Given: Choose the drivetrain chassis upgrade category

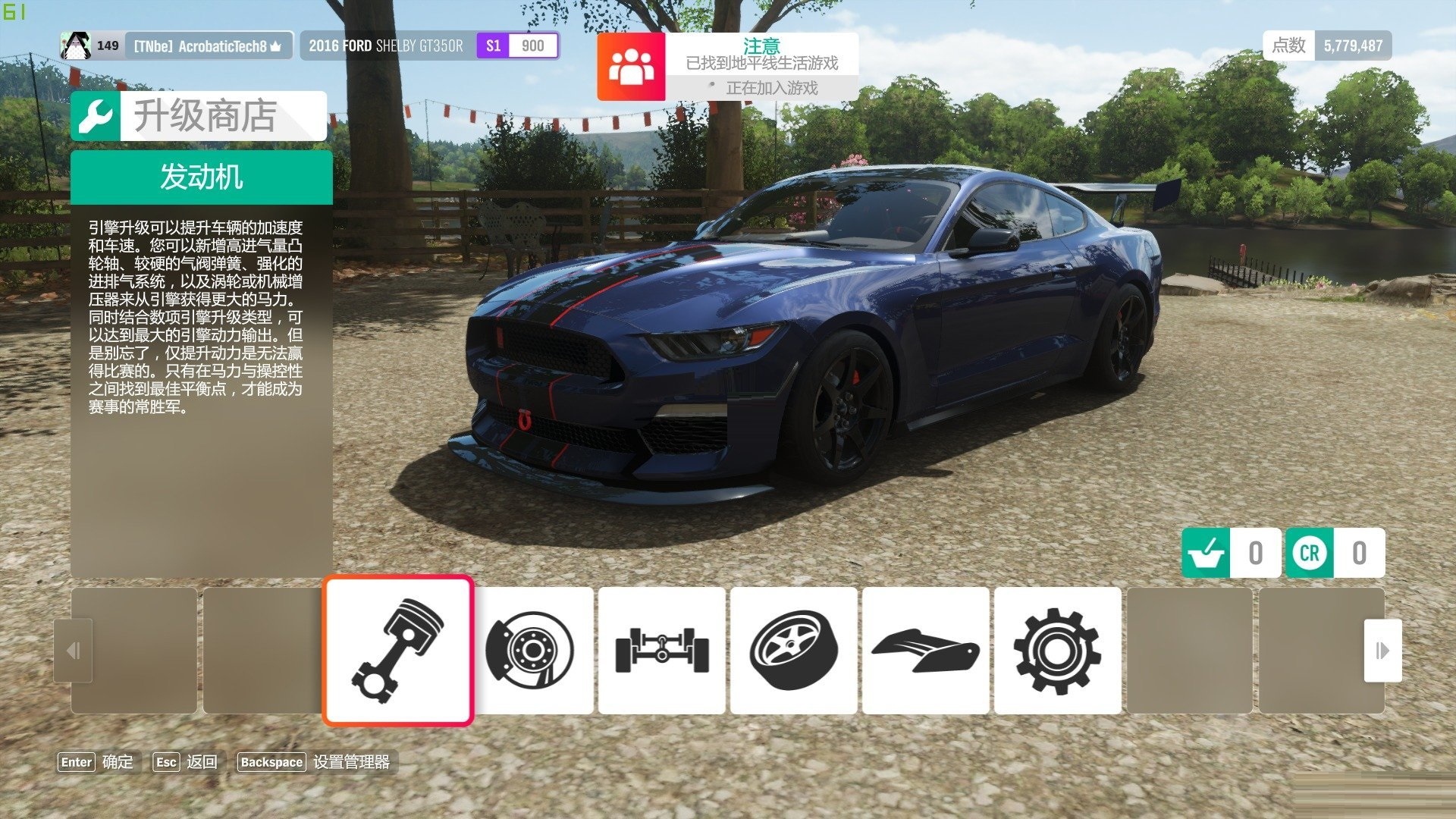Looking at the screenshot, I should pyautogui.click(x=662, y=651).
